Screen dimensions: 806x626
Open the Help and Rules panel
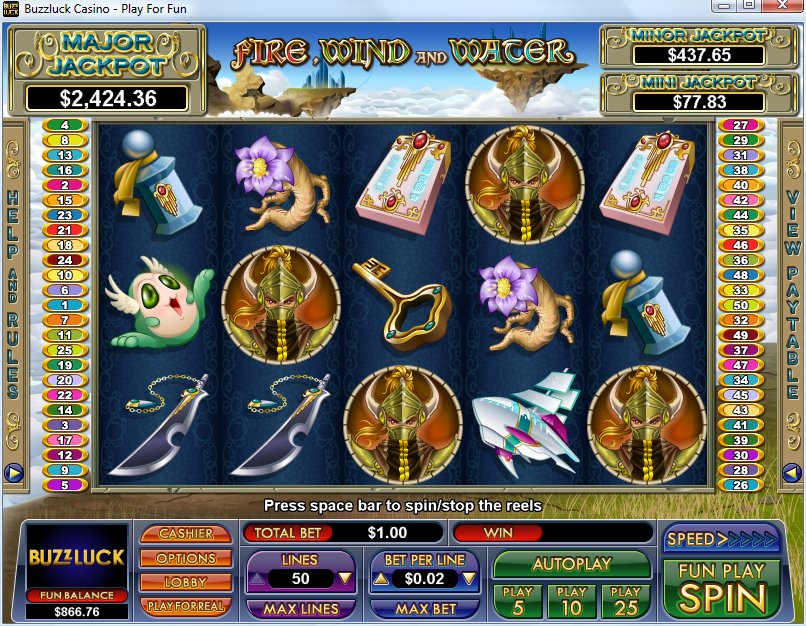coord(14,290)
